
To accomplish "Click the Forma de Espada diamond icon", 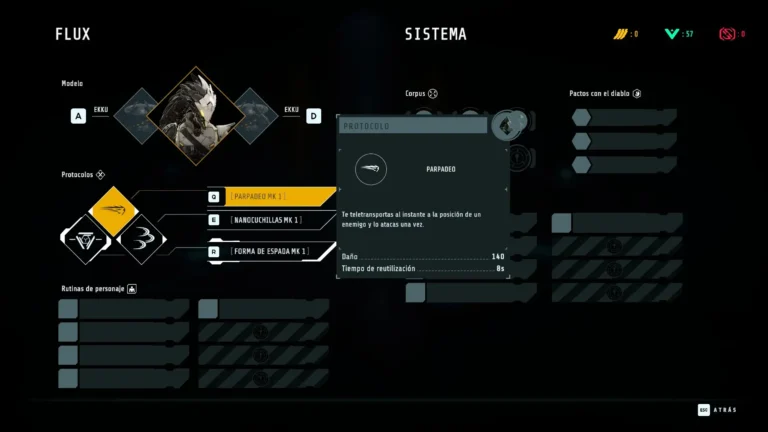I will click(86, 239).
